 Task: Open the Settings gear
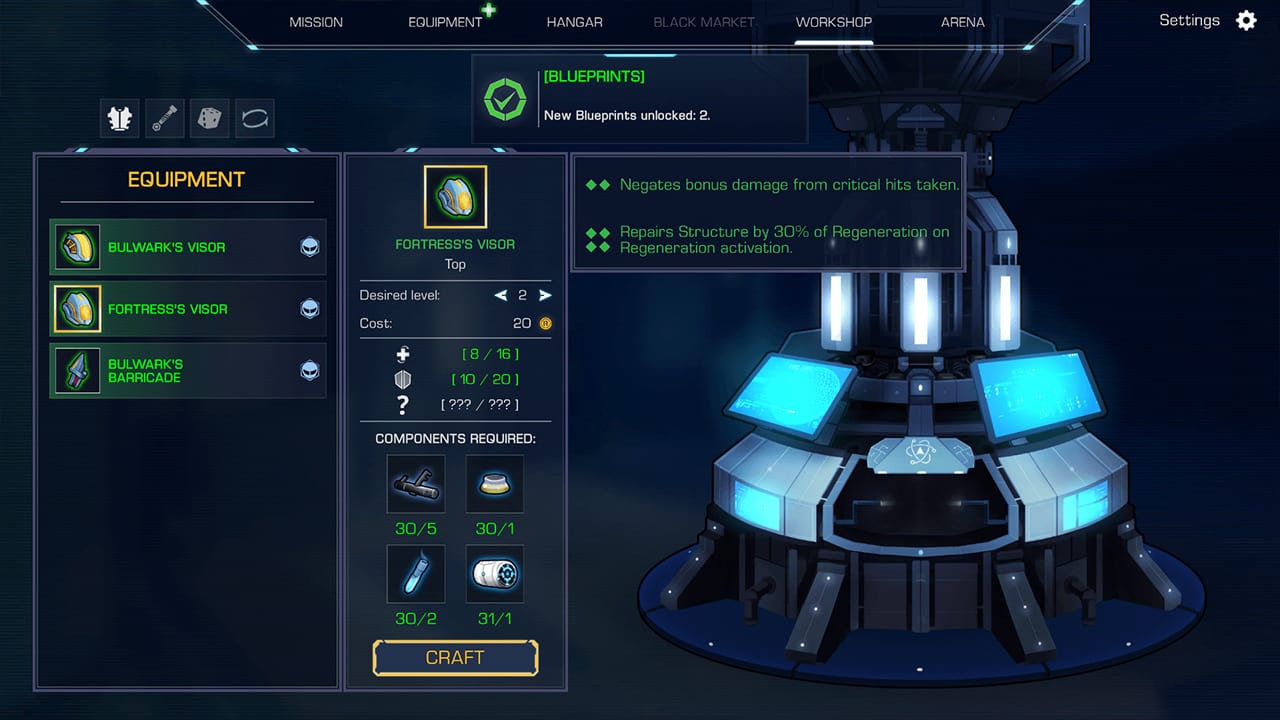click(x=1246, y=20)
